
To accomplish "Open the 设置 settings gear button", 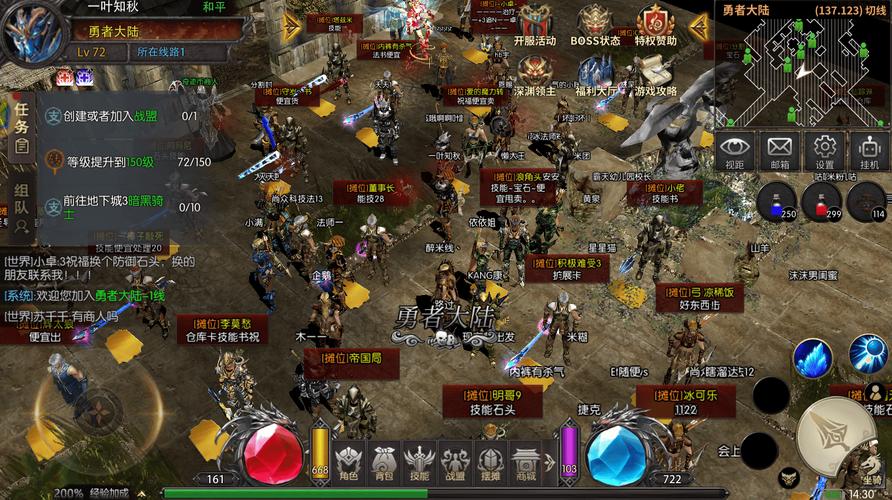I will coord(824,151).
